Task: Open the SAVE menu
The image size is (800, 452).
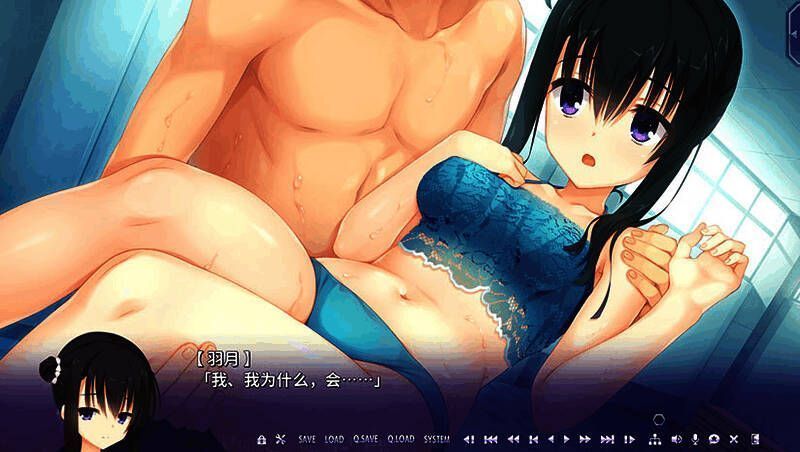Action: click(307, 439)
